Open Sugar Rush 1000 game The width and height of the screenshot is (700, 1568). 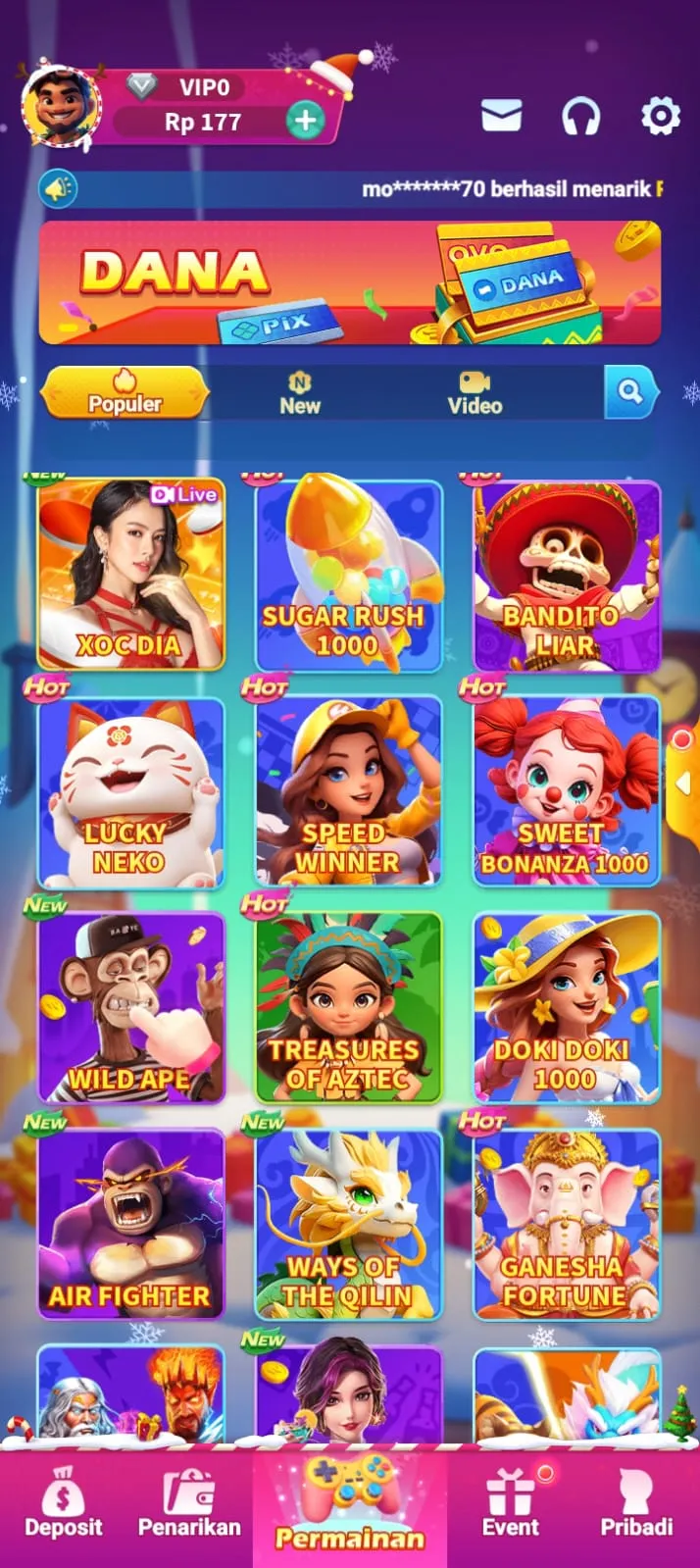tap(348, 575)
